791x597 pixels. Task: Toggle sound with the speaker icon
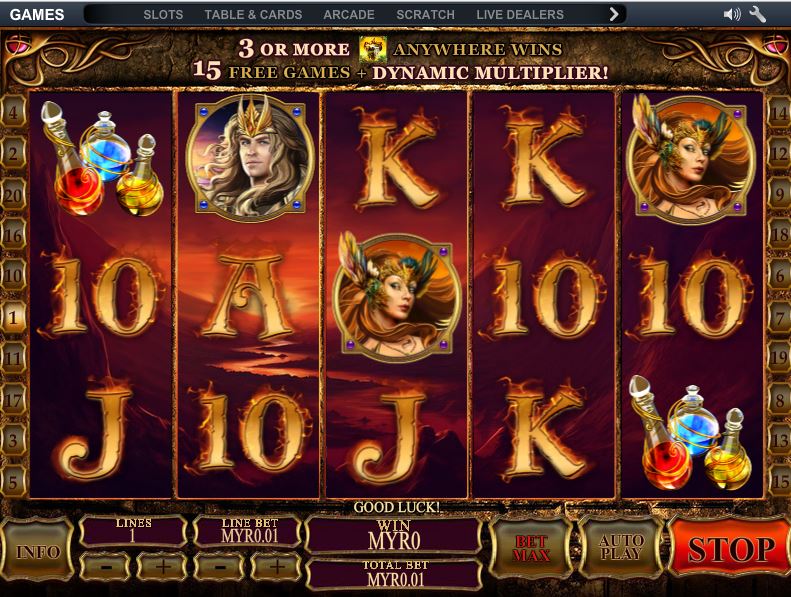(x=733, y=15)
